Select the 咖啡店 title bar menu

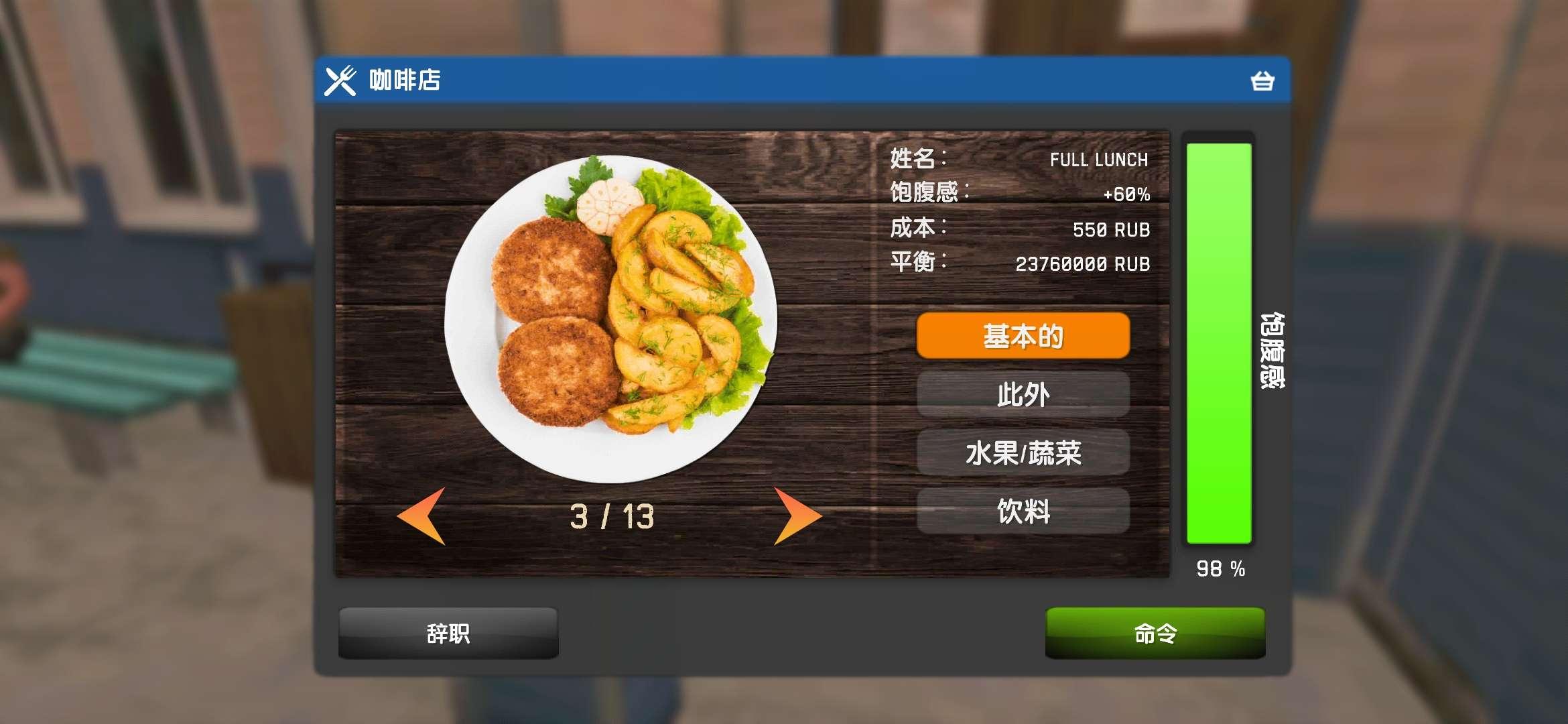click(x=402, y=82)
